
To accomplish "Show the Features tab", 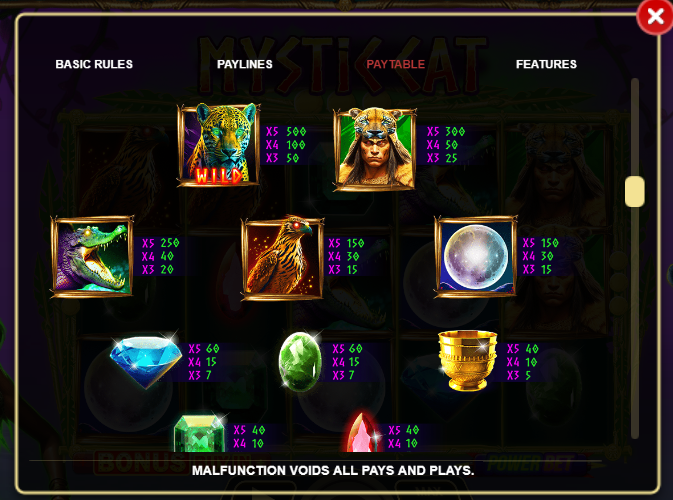I will click(x=546, y=64).
